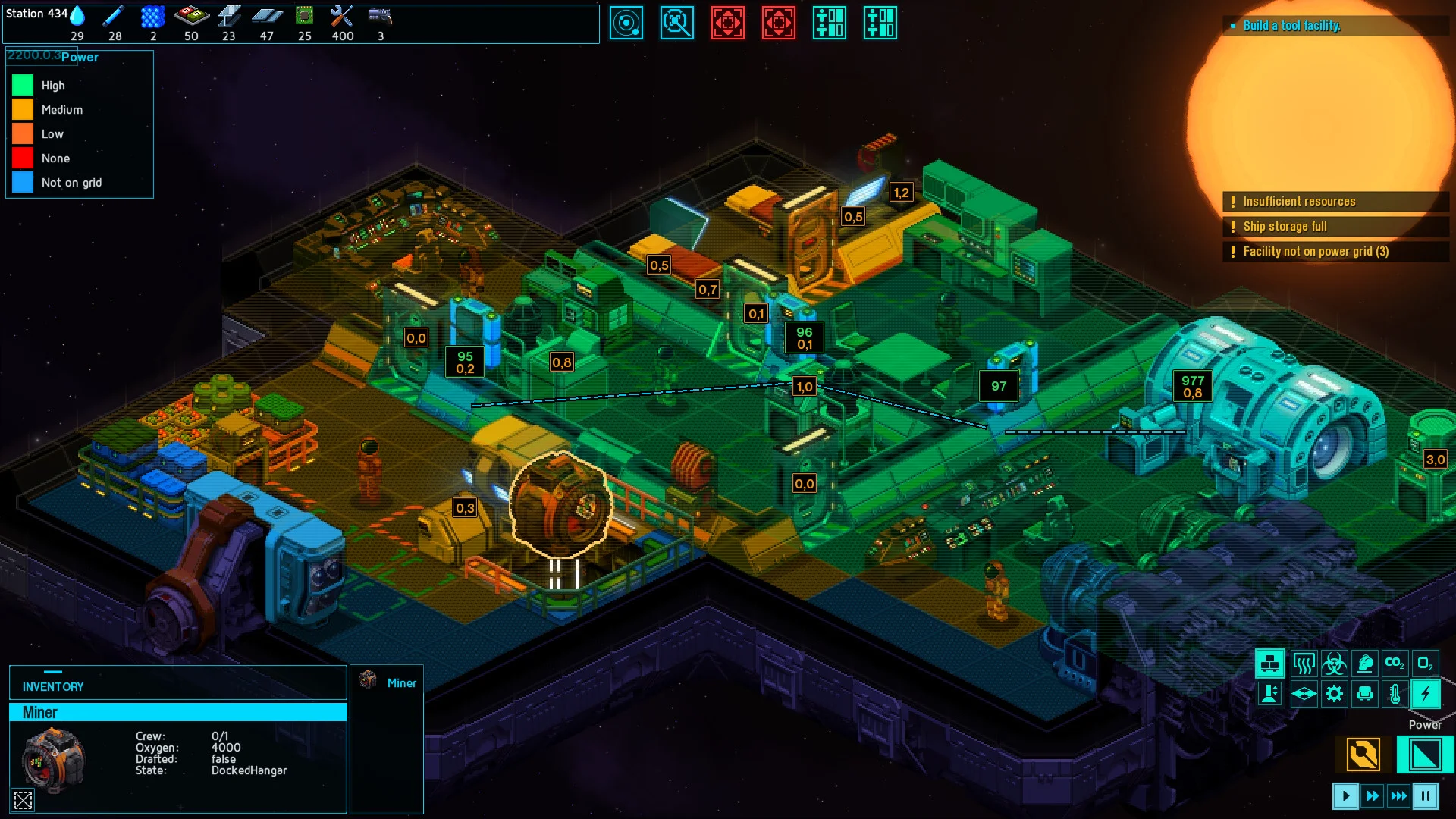Toggle the storage crates overlay
This screenshot has width=1456, height=819.
[x=1270, y=664]
